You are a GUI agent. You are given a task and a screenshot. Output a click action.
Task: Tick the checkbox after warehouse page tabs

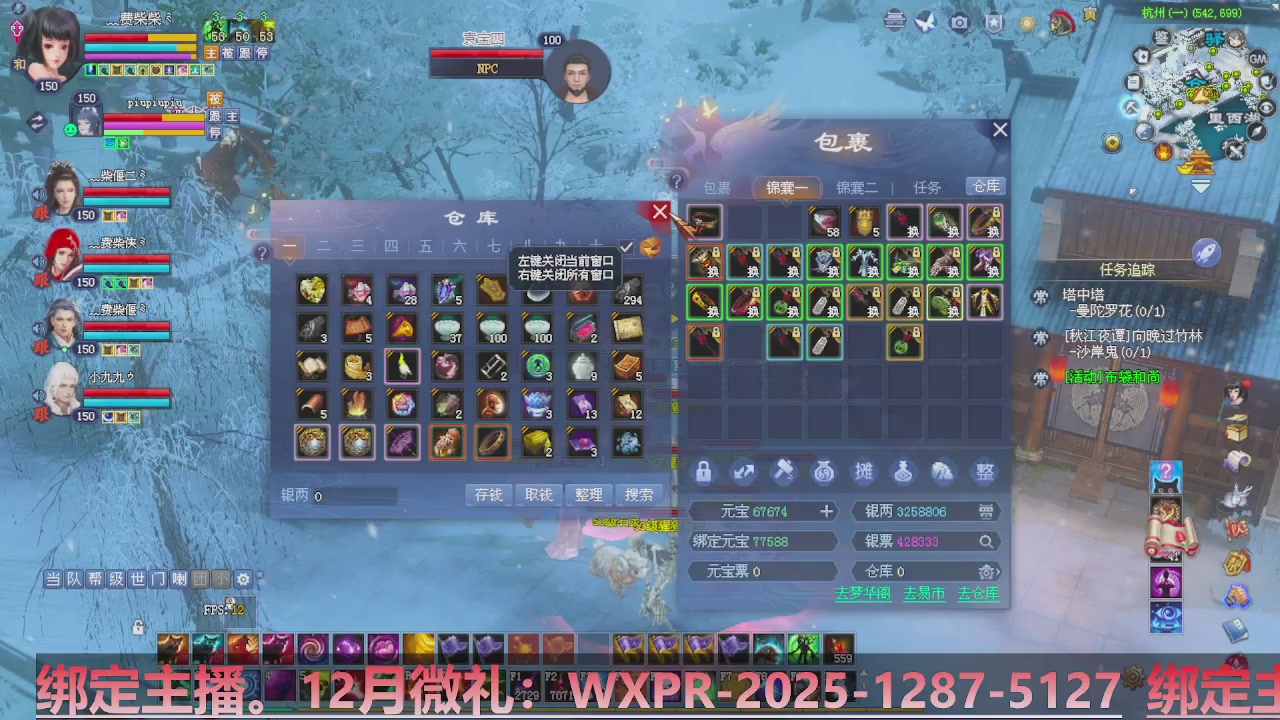628,247
